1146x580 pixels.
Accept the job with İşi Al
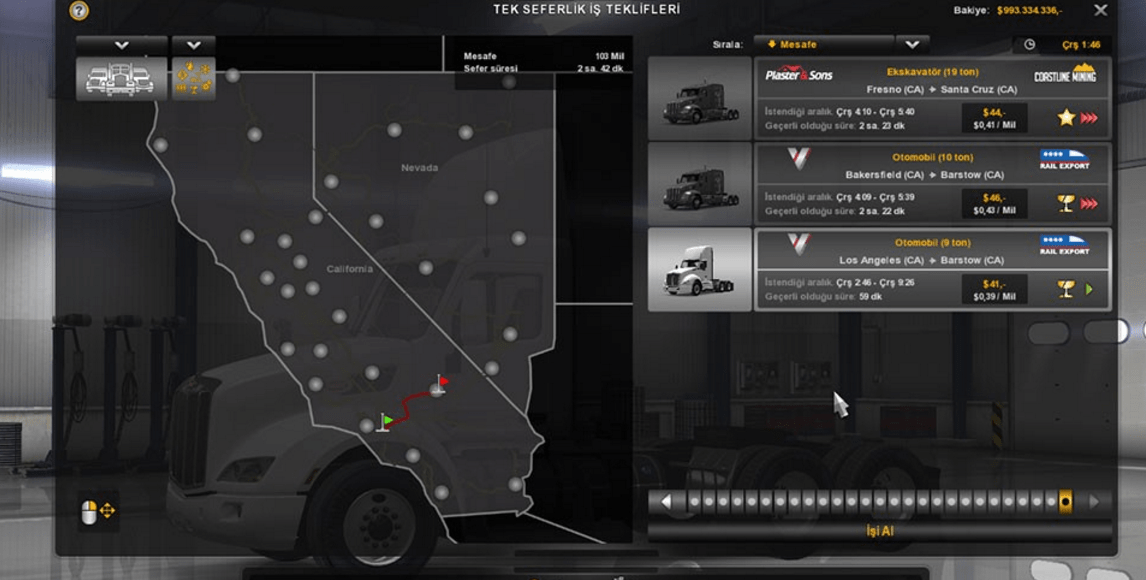(880, 531)
